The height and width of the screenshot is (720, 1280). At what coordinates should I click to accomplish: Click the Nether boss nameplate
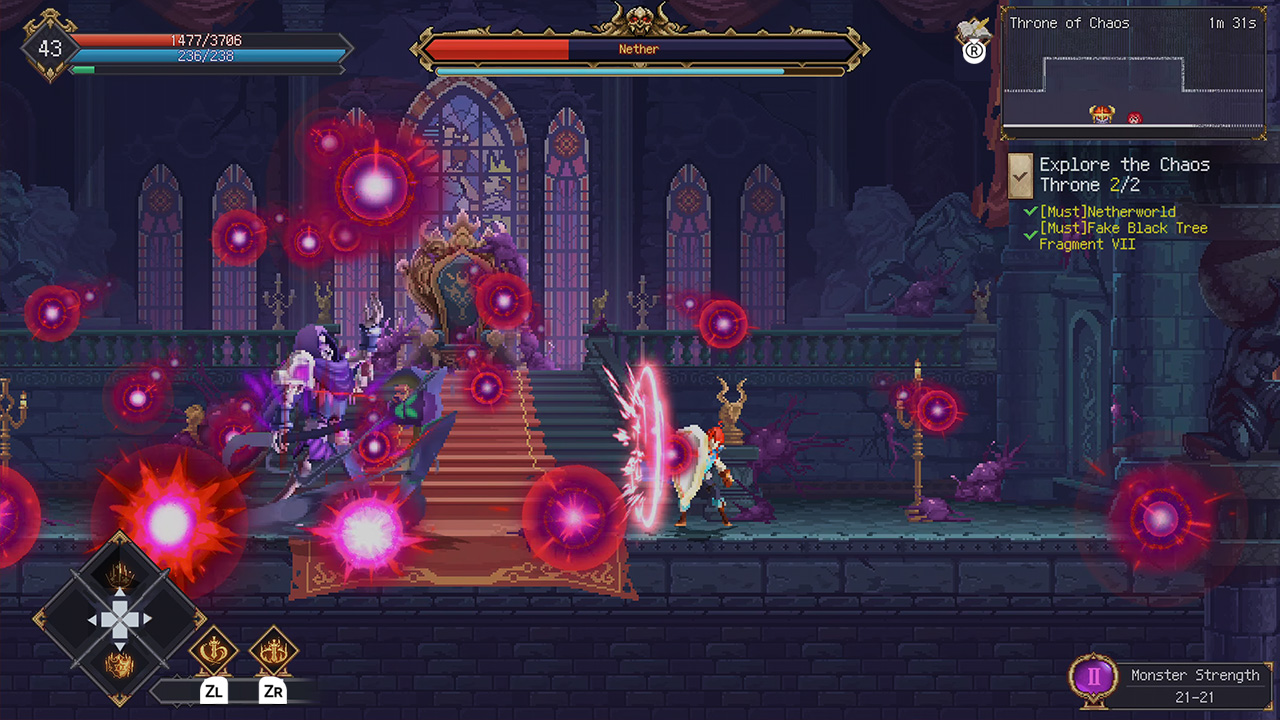point(638,49)
